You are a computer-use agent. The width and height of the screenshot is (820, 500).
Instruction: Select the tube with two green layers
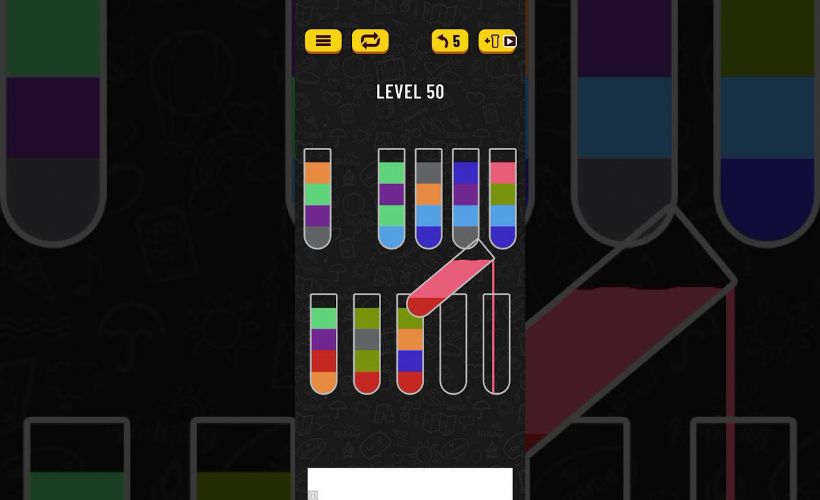coord(391,198)
